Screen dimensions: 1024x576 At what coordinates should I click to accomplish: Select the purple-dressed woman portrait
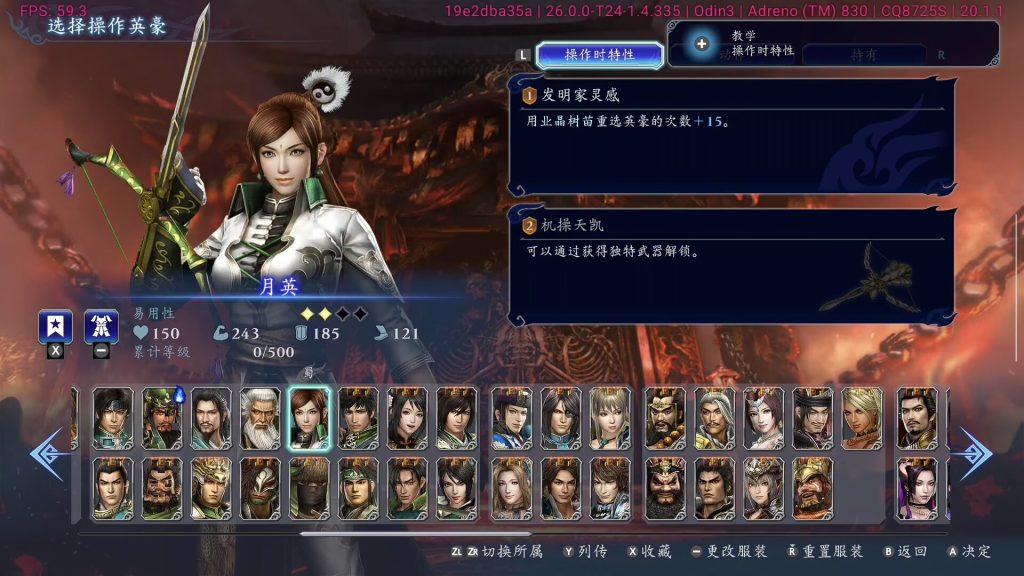point(916,488)
